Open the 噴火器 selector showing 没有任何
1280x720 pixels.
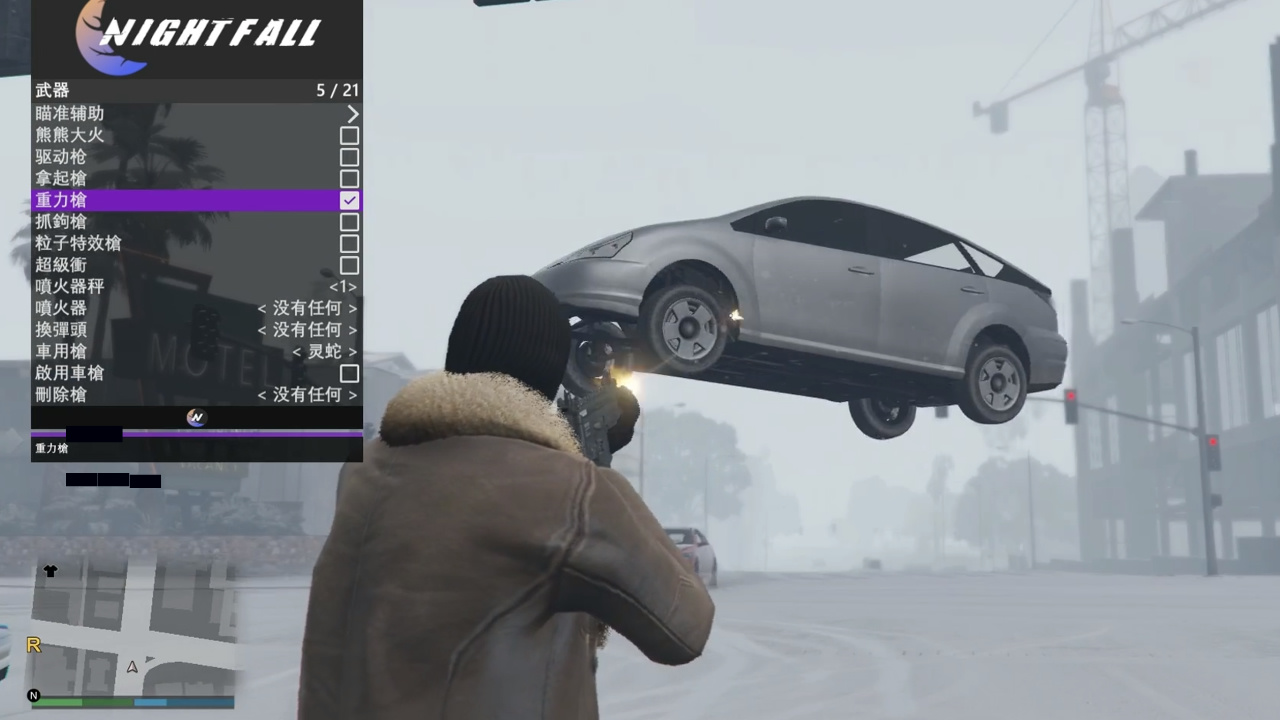(x=307, y=308)
